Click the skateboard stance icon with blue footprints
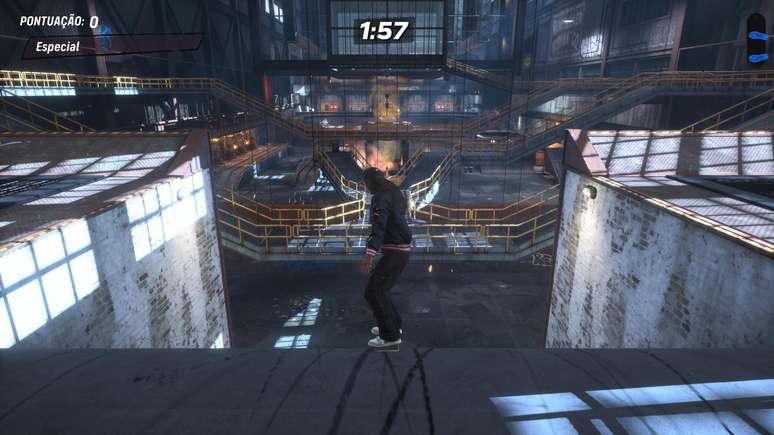The height and width of the screenshot is (435, 774). [756, 38]
